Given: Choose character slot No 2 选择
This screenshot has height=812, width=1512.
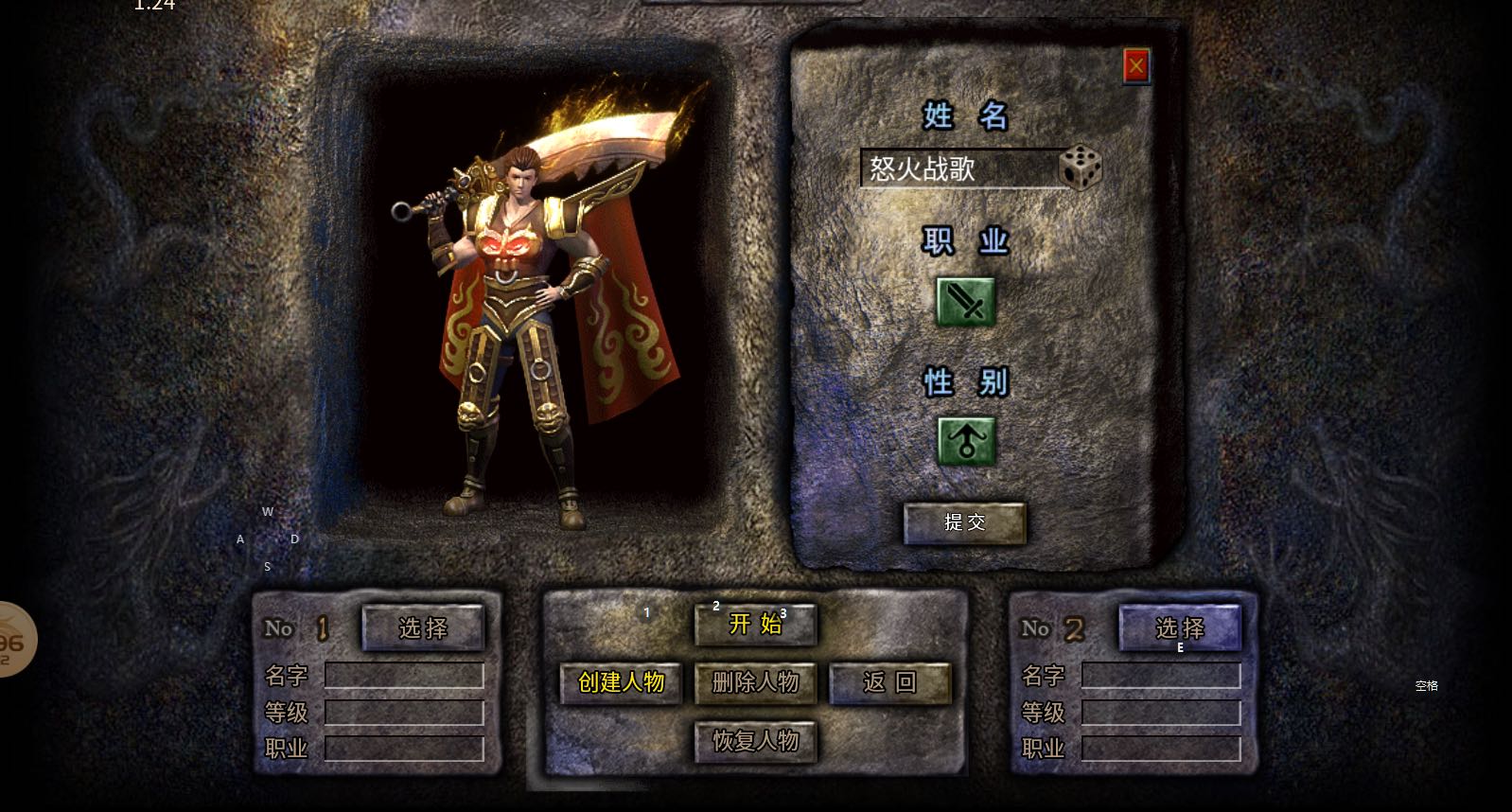Looking at the screenshot, I should coord(1179,627).
